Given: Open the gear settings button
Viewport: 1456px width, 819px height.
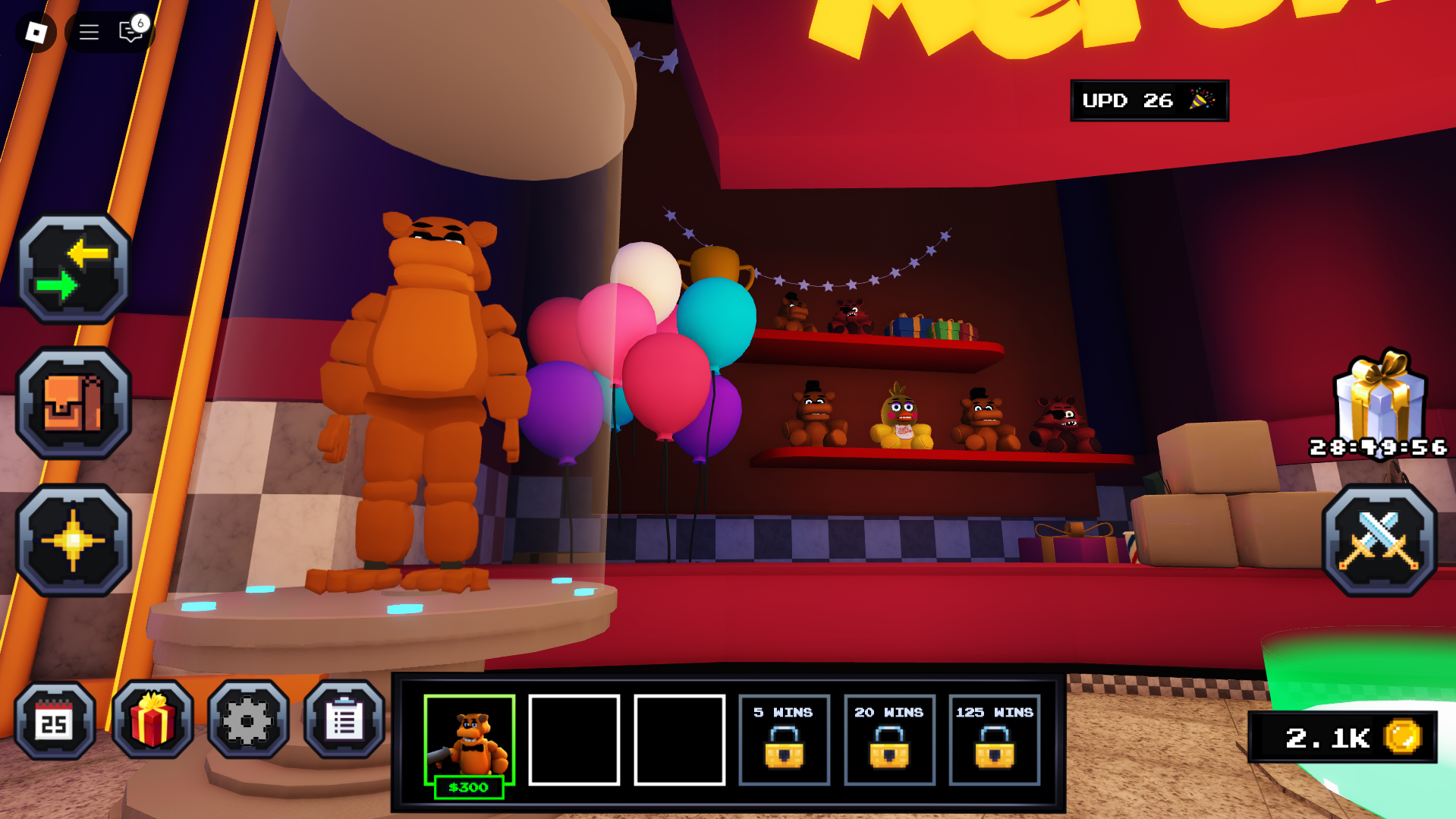Looking at the screenshot, I should click(x=248, y=720).
